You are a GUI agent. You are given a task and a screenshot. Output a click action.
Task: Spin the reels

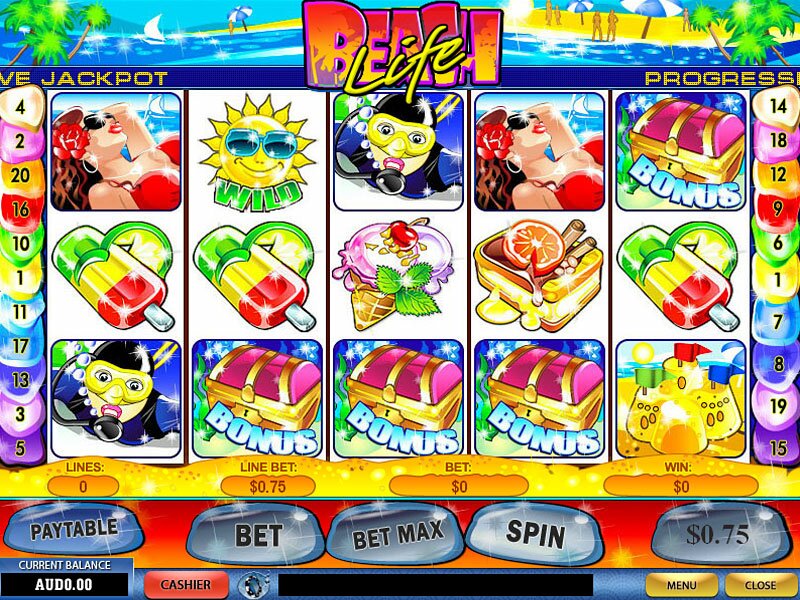[536, 532]
